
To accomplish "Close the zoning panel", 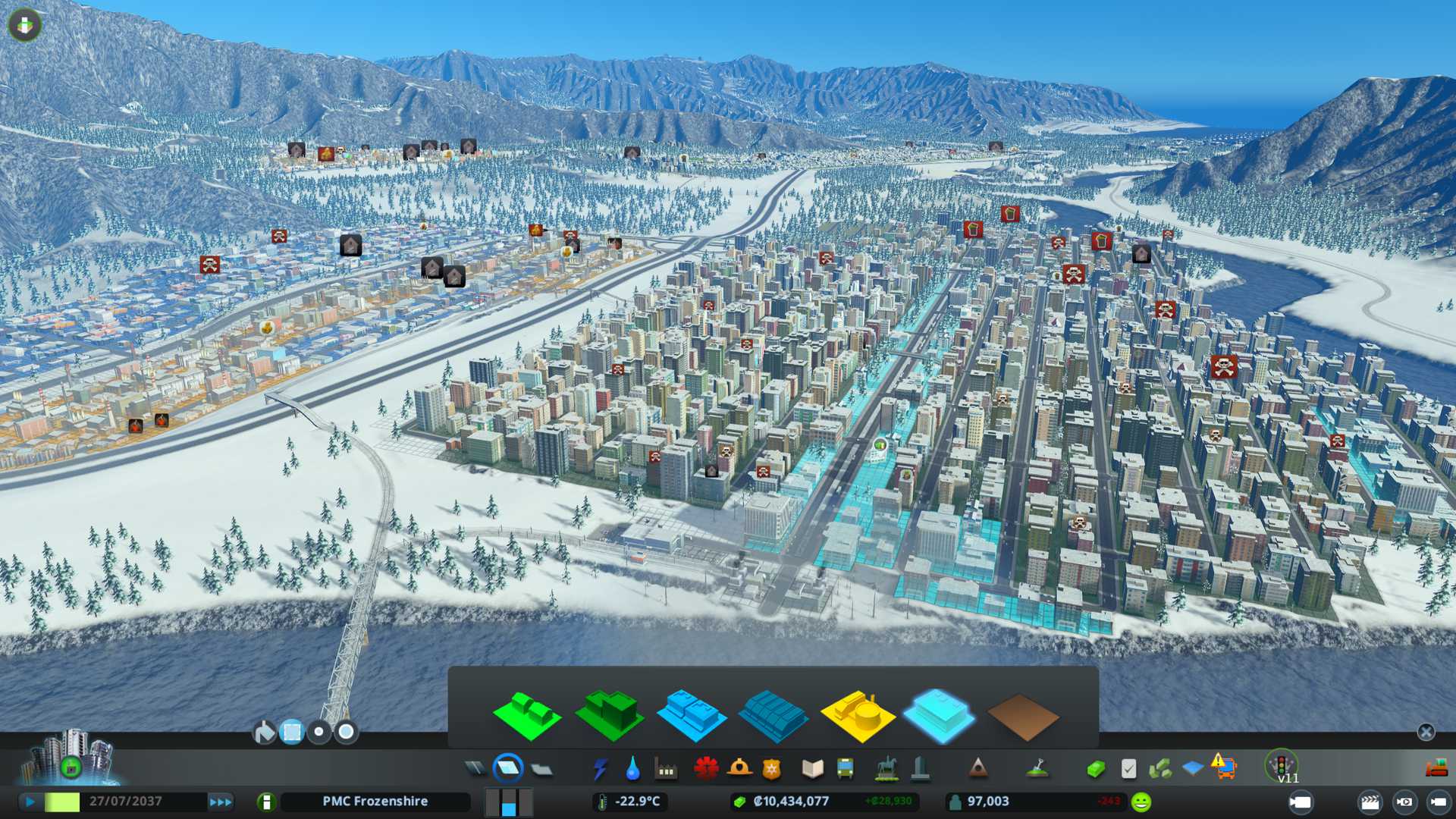I will (1426, 732).
